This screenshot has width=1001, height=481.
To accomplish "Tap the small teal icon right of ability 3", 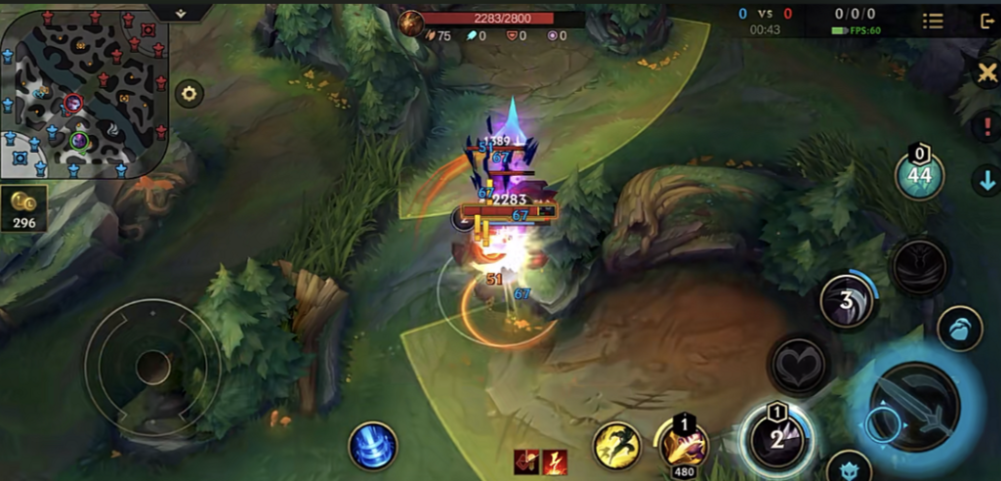I will [959, 329].
